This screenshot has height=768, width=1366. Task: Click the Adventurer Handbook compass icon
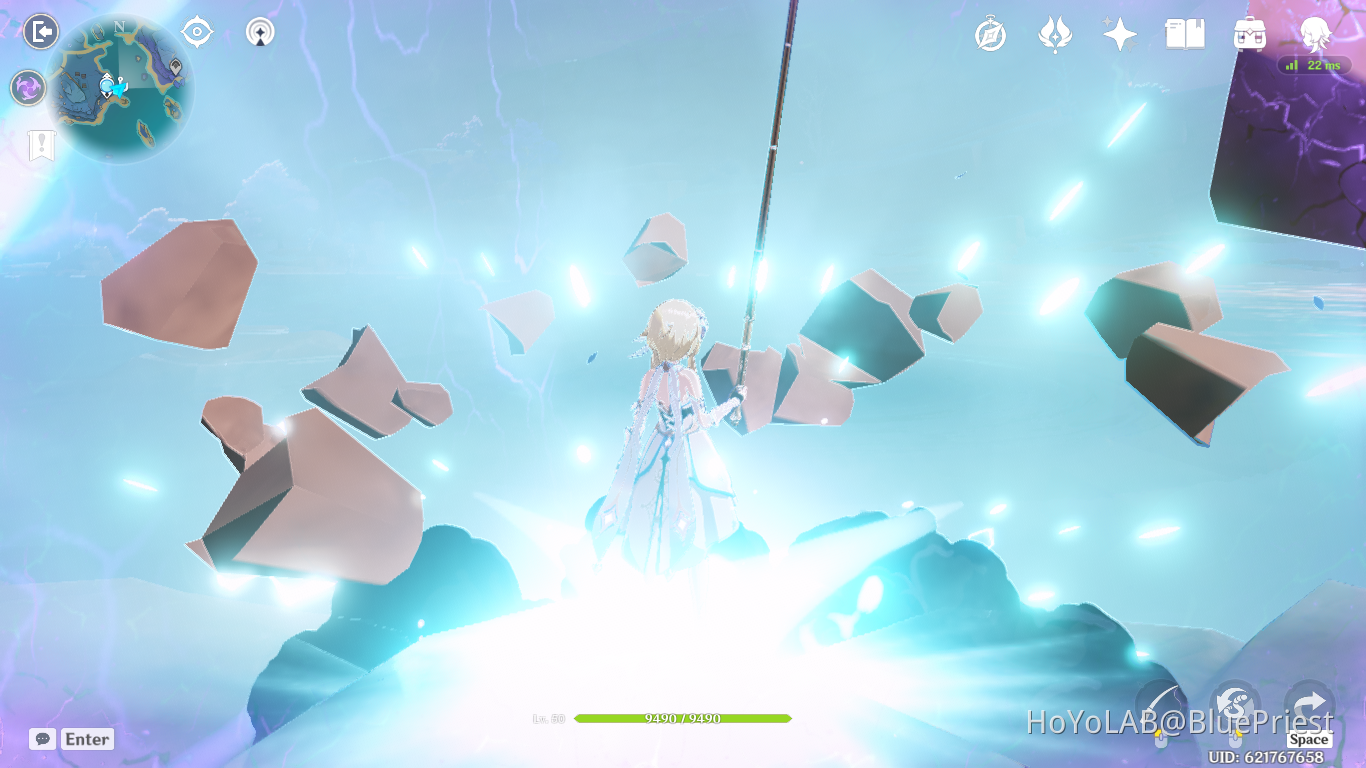988,33
